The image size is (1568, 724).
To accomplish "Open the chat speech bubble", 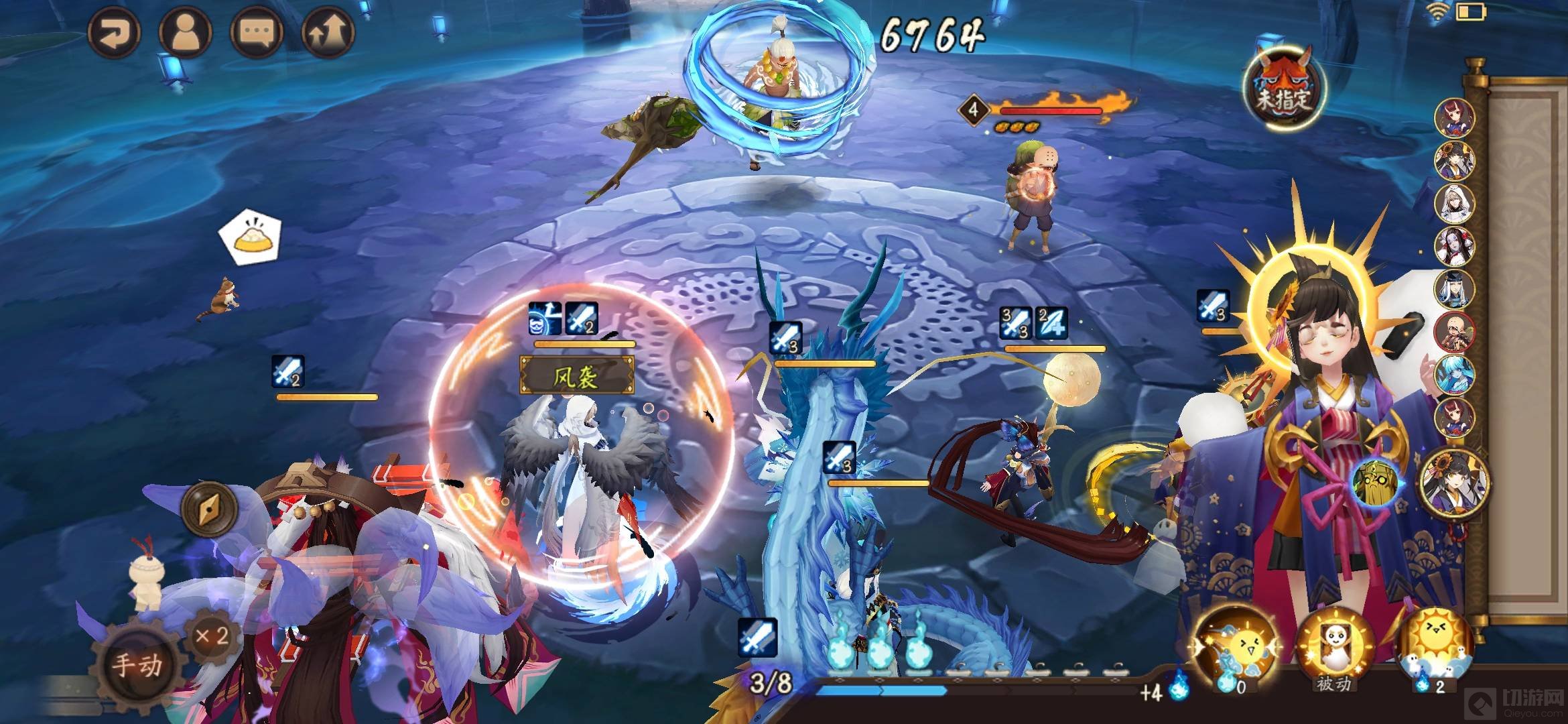I will point(256,32).
